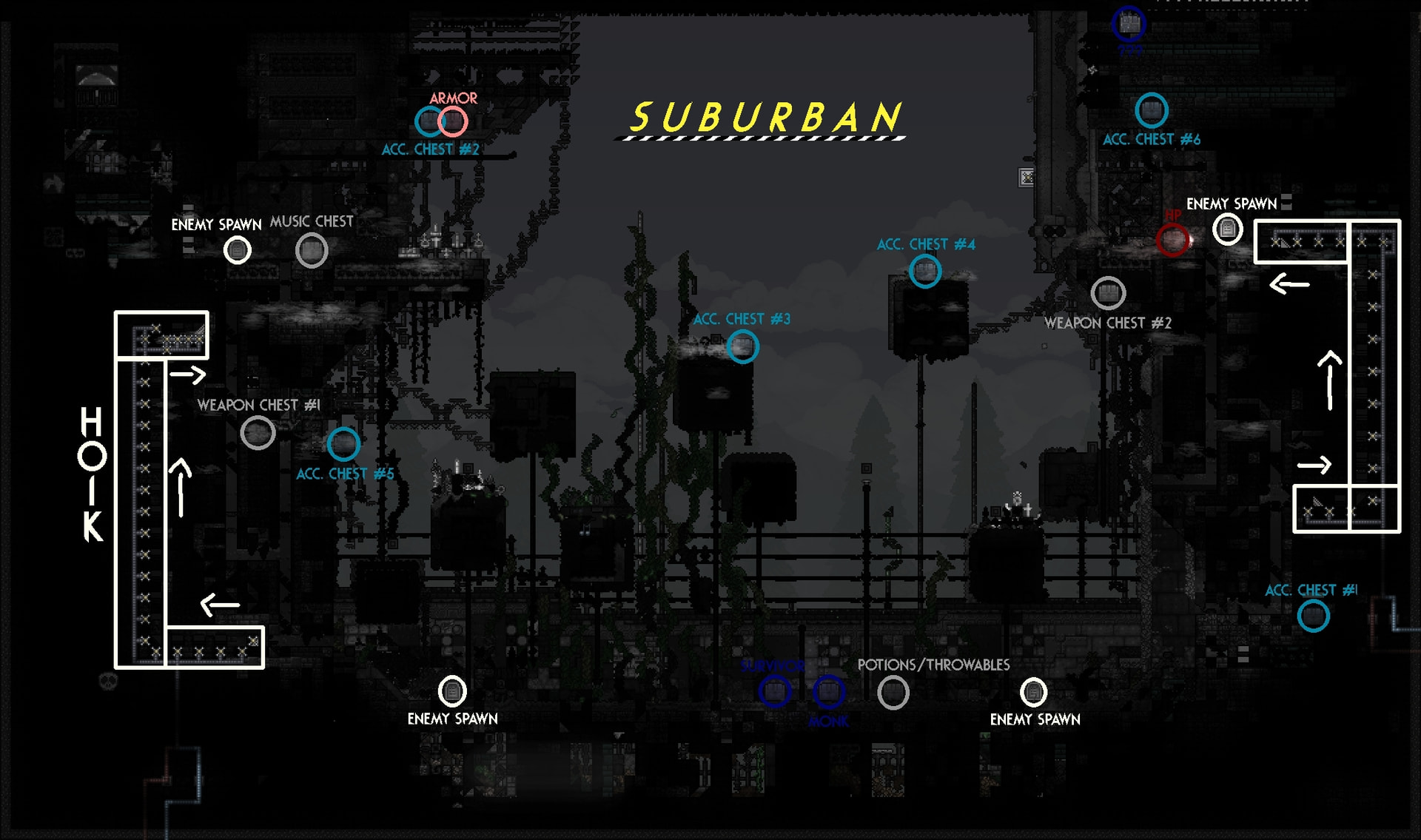The width and height of the screenshot is (1421, 840).
Task: Click the blue Monk chest marker
Action: [x=828, y=691]
